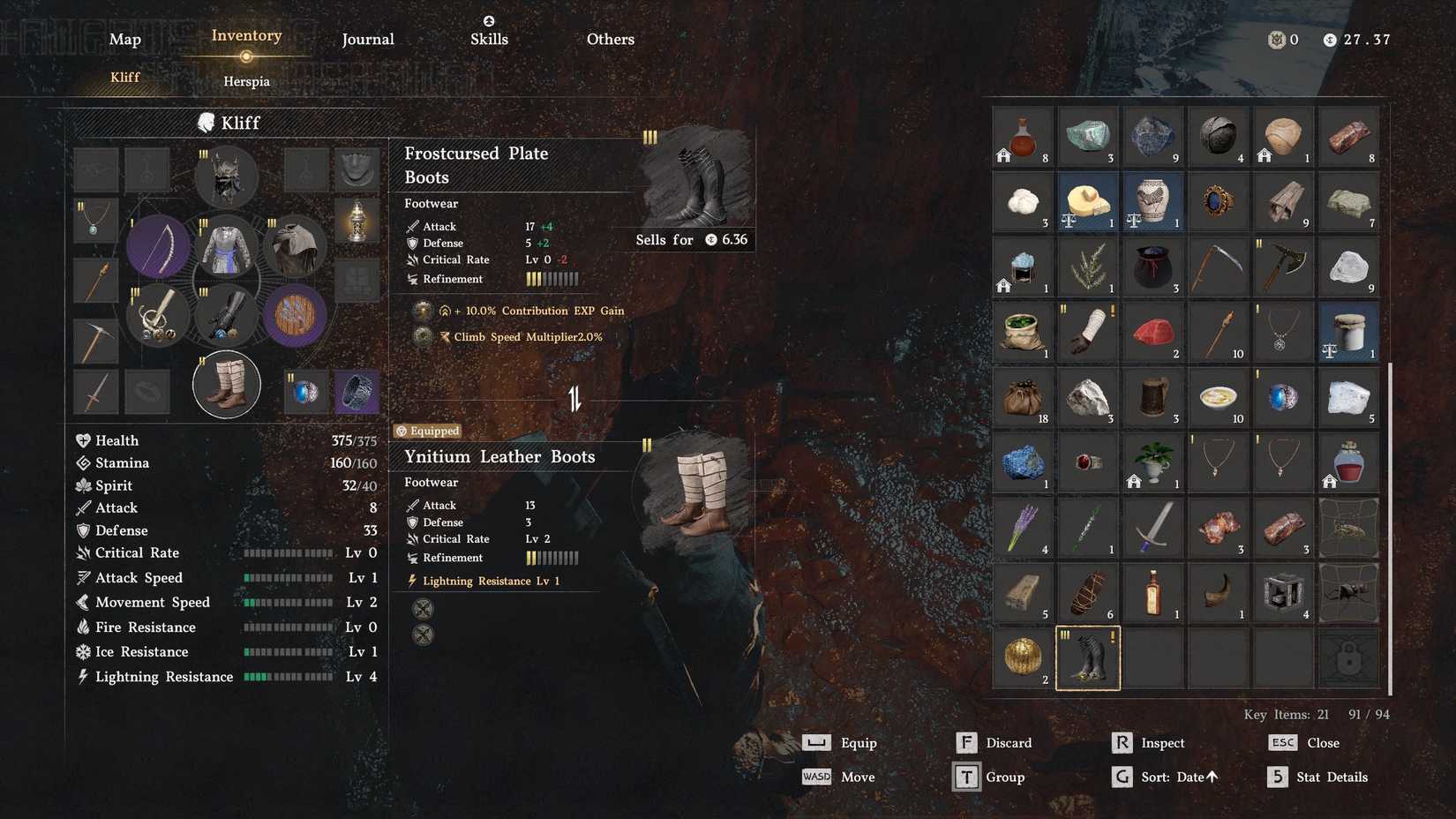This screenshot has height=819, width=1456.
Task: Select the red potion flask in the top-left inventory slot
Action: 1022,136
